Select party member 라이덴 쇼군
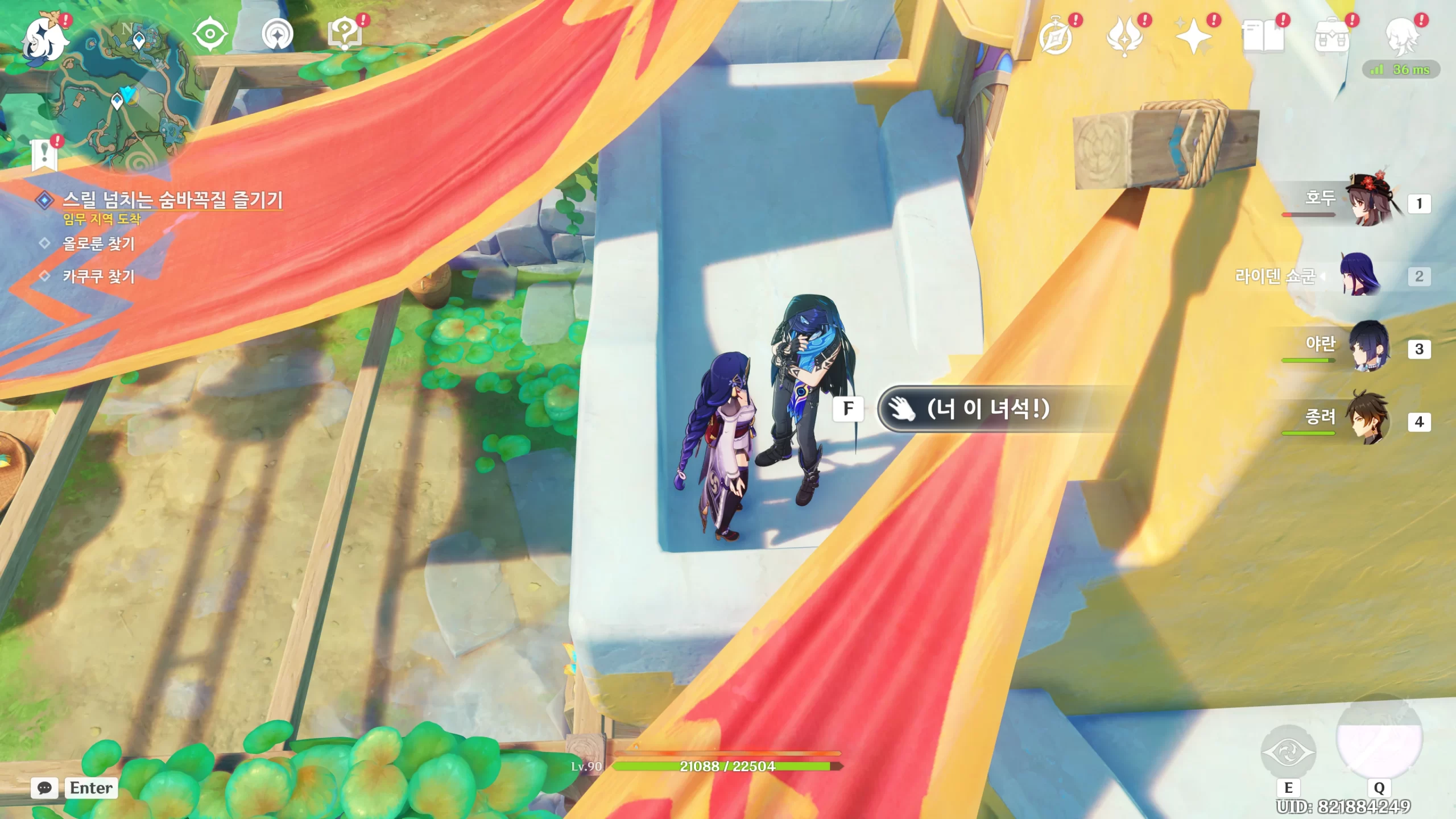Viewport: 1456px width, 819px height. (x=1359, y=276)
